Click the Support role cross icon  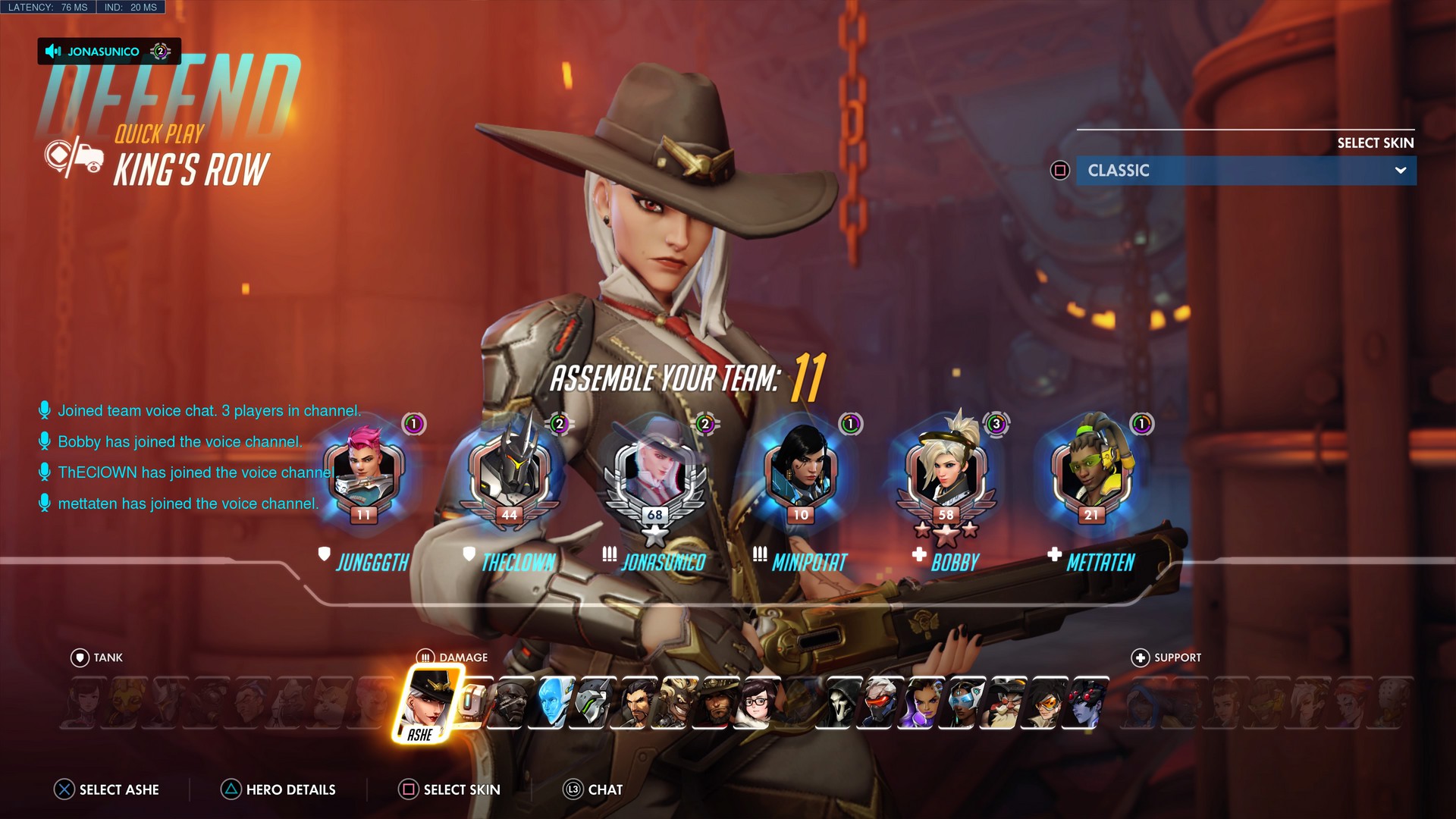1140,657
